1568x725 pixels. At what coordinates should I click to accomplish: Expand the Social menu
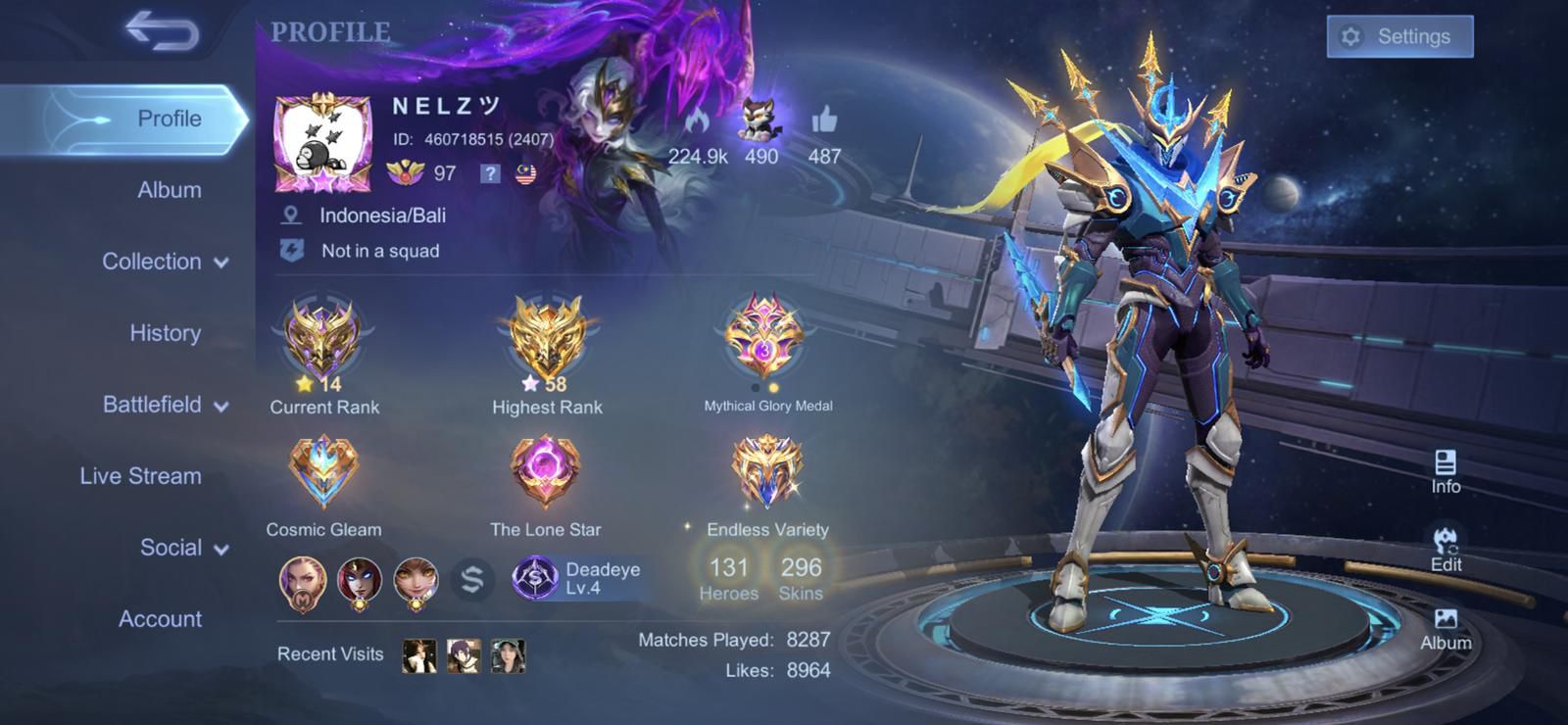point(183,548)
